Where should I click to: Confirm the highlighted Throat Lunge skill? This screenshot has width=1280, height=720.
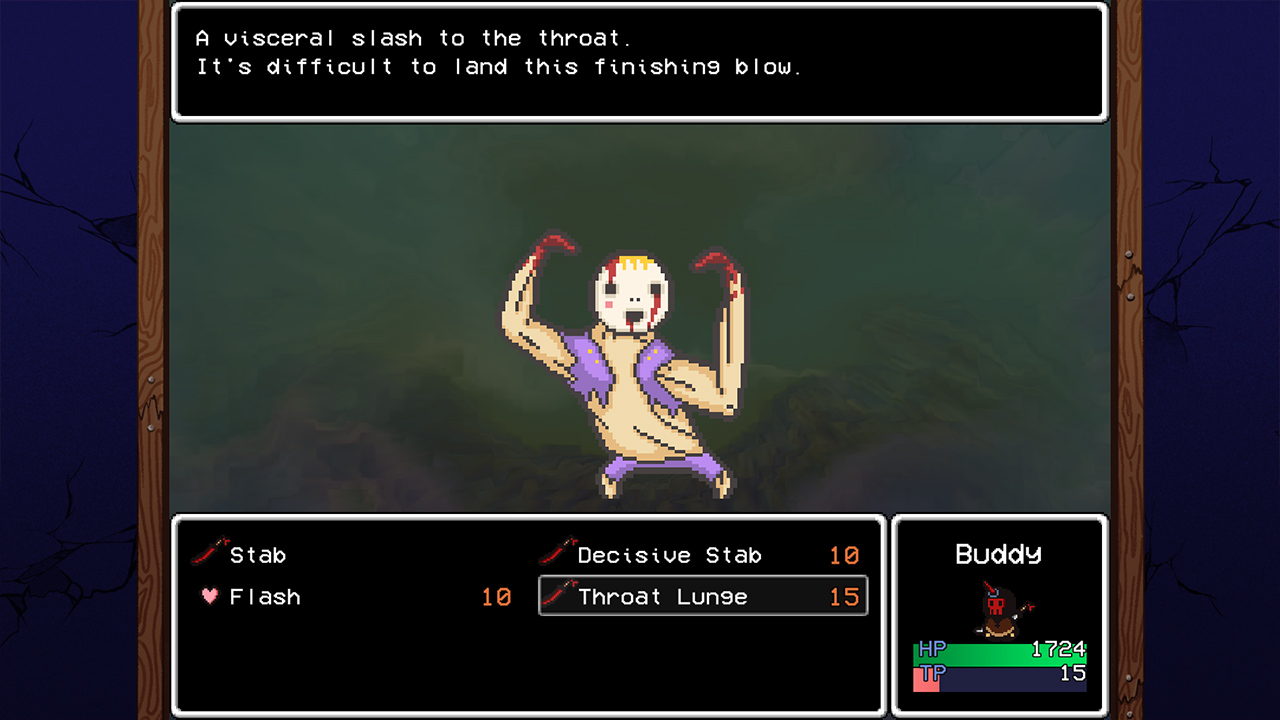[664, 596]
